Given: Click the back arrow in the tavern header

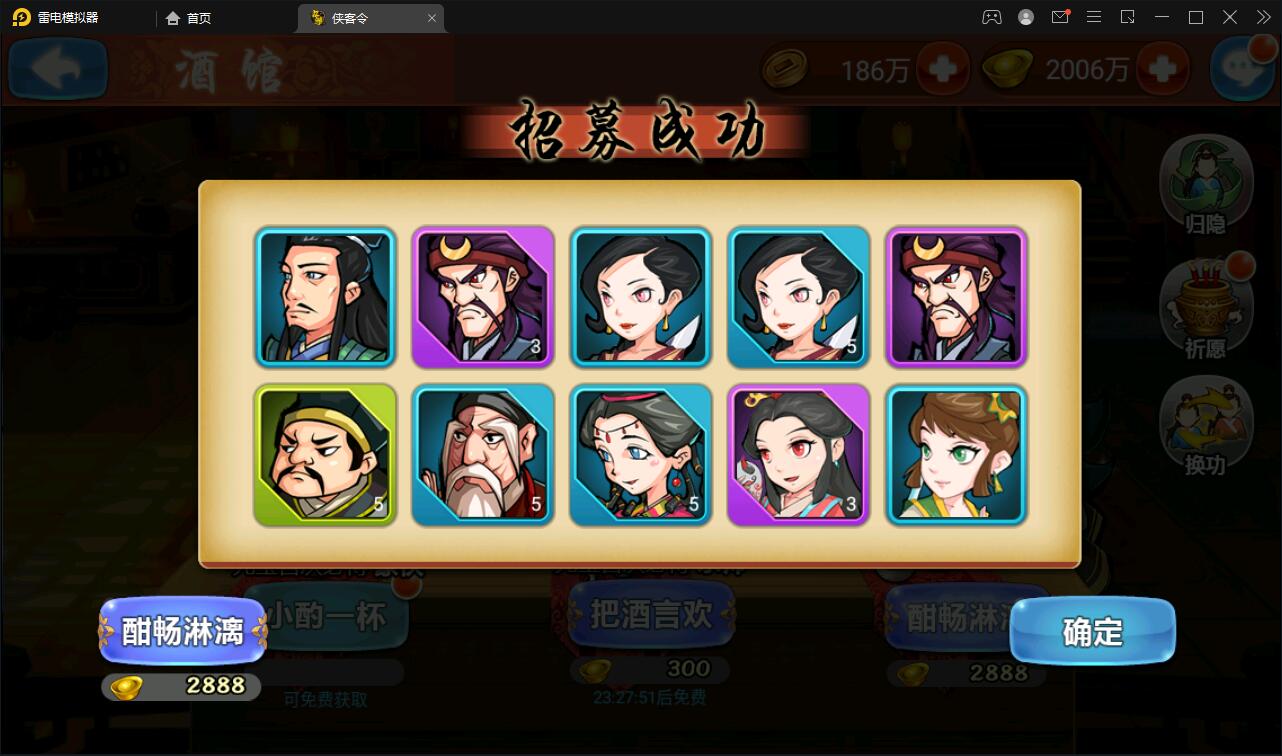Looking at the screenshot, I should pyautogui.click(x=57, y=68).
